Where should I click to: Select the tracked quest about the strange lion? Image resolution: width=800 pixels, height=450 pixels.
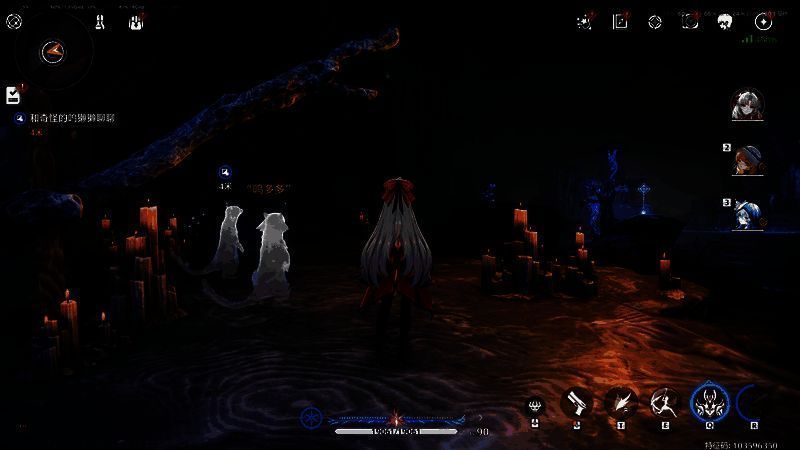click(x=72, y=118)
